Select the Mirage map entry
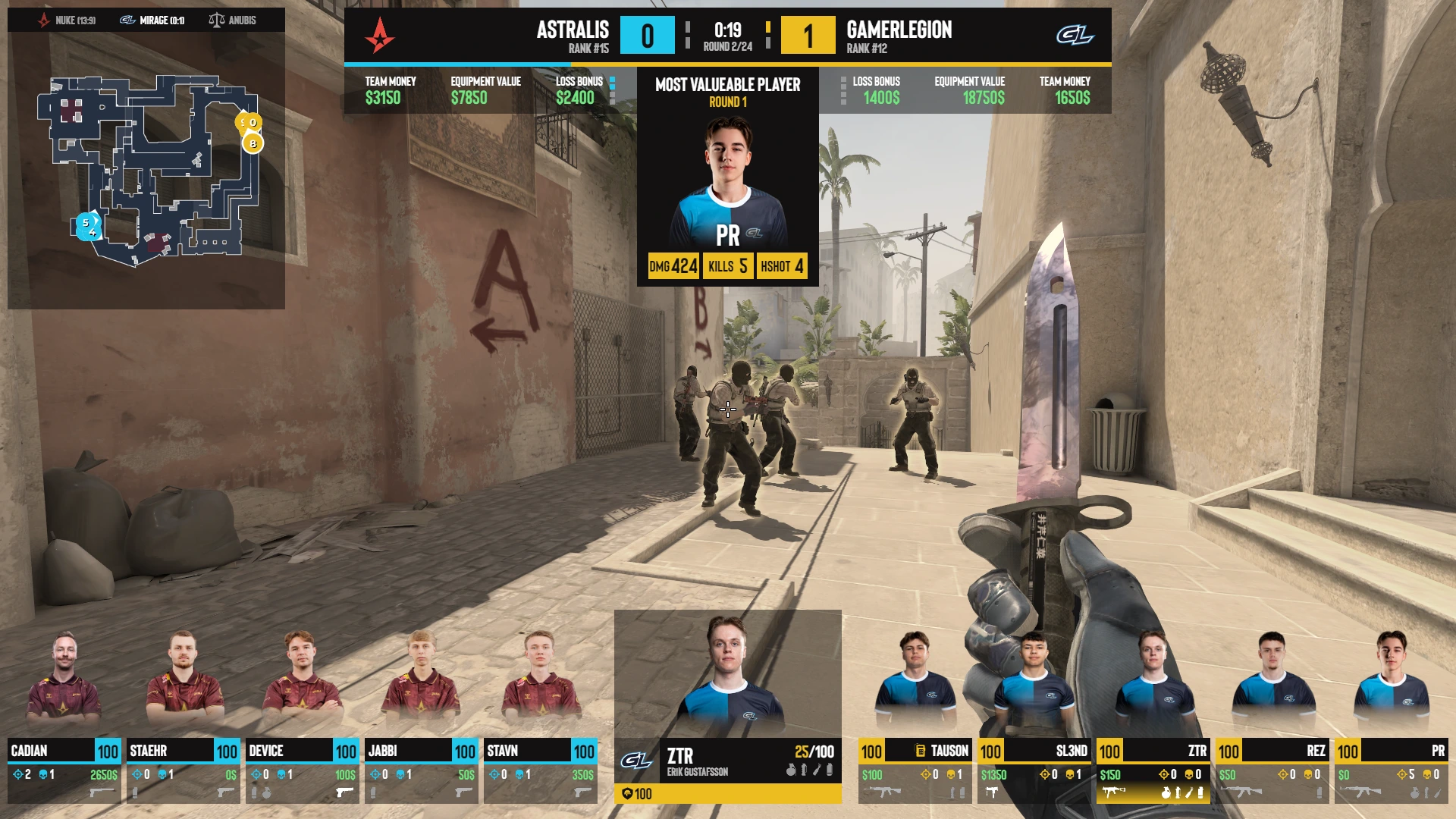Image resolution: width=1456 pixels, height=819 pixels. 154,20
